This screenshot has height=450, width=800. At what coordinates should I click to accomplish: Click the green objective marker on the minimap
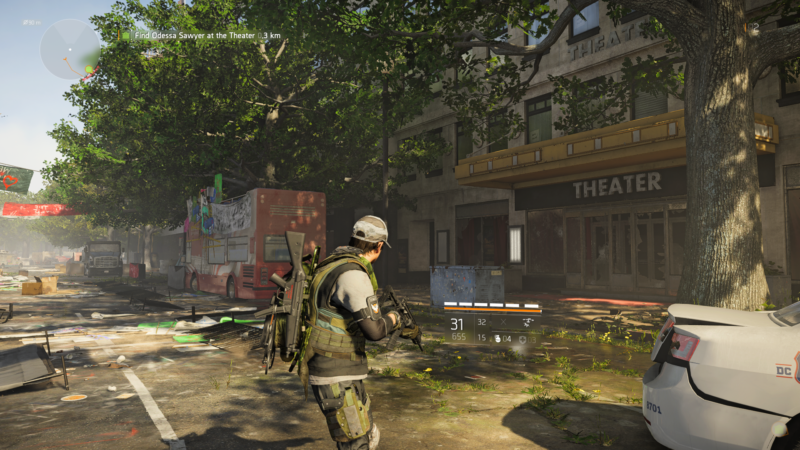pyautogui.click(x=90, y=70)
